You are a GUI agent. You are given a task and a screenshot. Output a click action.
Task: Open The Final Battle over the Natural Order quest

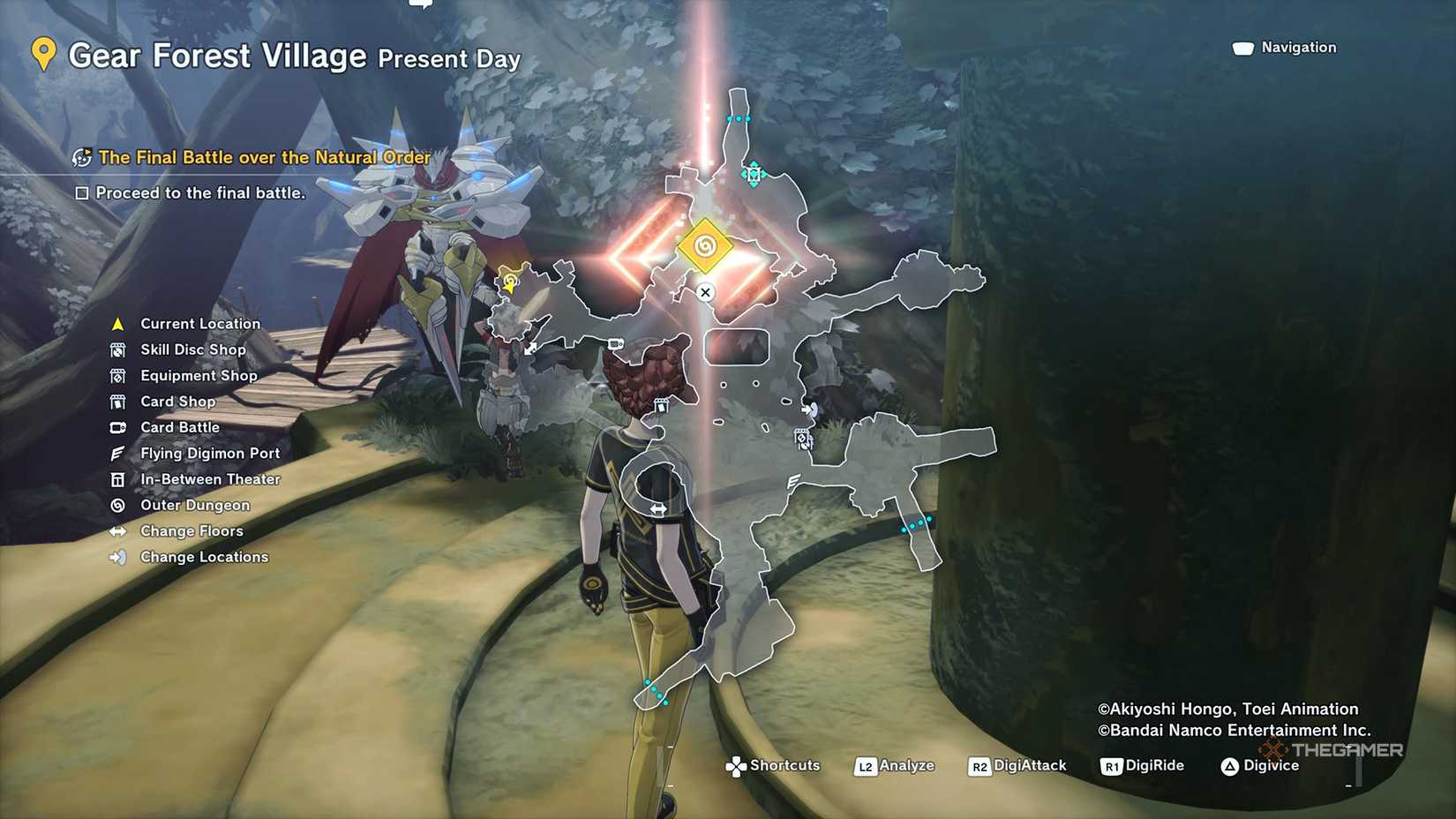coord(263,158)
